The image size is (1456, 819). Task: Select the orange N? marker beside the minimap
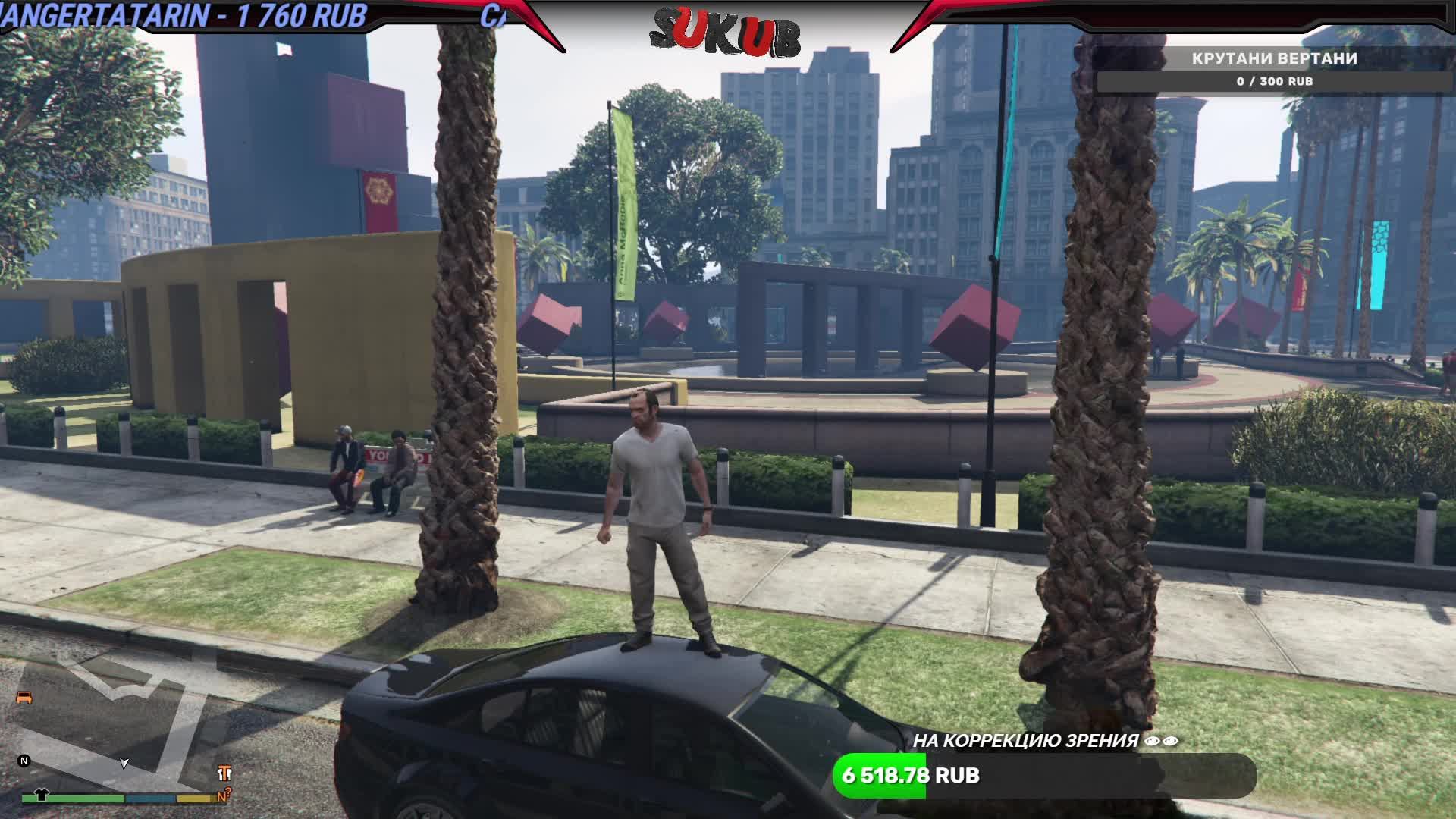pos(224,794)
